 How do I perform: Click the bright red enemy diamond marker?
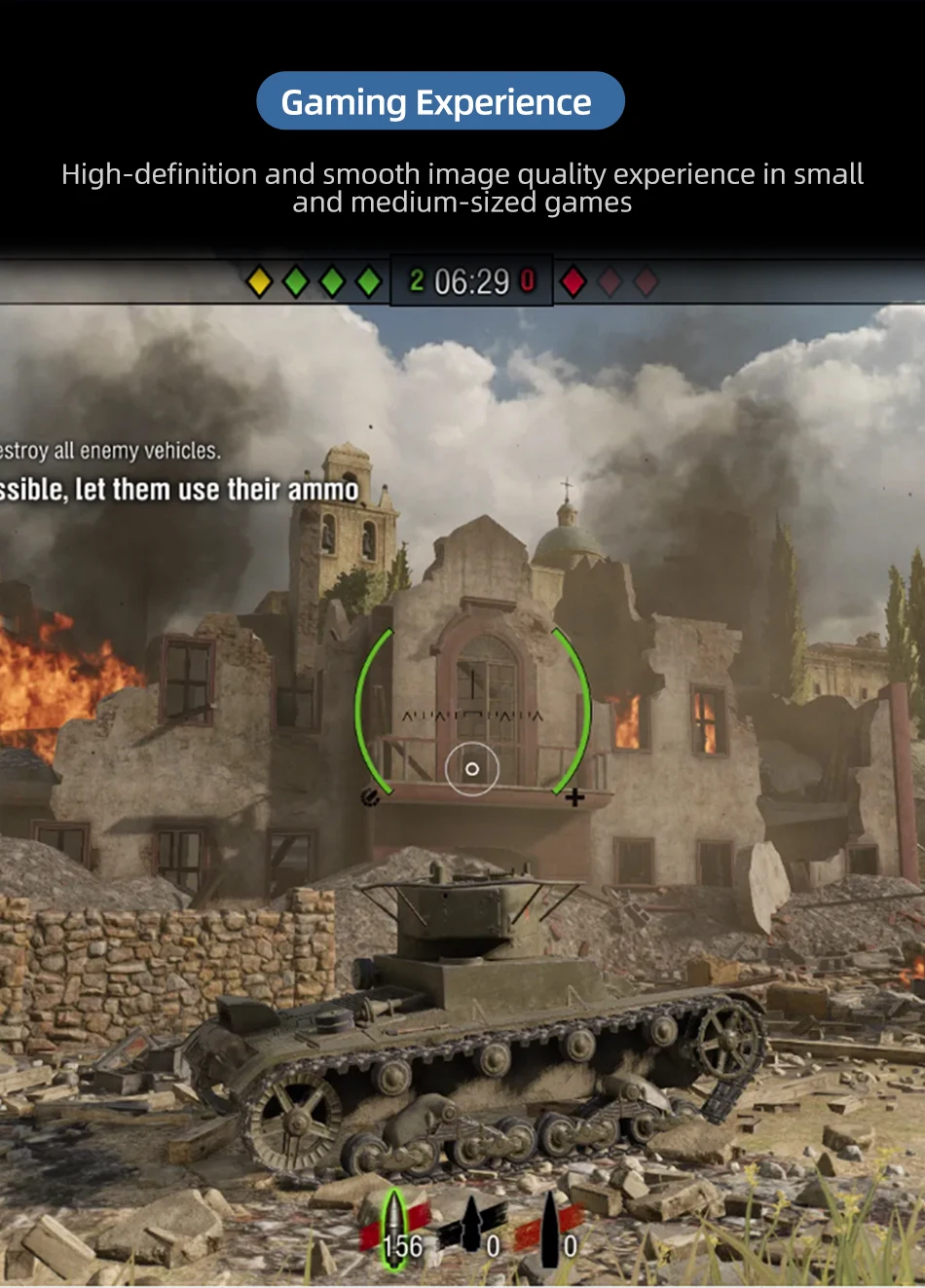click(573, 281)
